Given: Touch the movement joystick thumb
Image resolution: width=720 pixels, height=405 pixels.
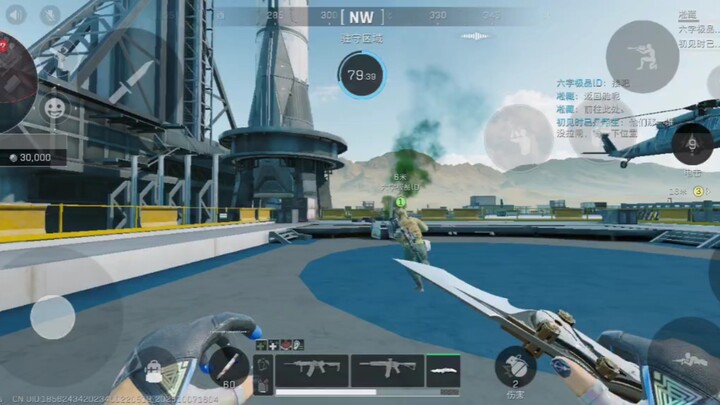Looking at the screenshot, I should click(x=52, y=317).
